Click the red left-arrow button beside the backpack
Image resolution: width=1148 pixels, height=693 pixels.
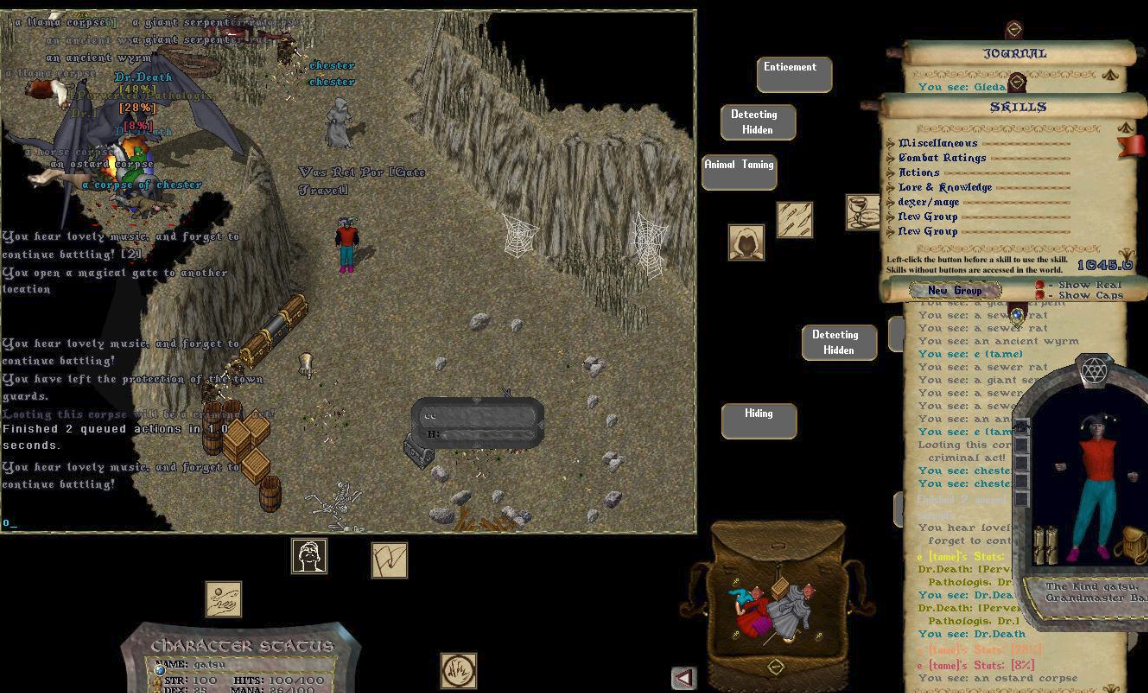684,679
